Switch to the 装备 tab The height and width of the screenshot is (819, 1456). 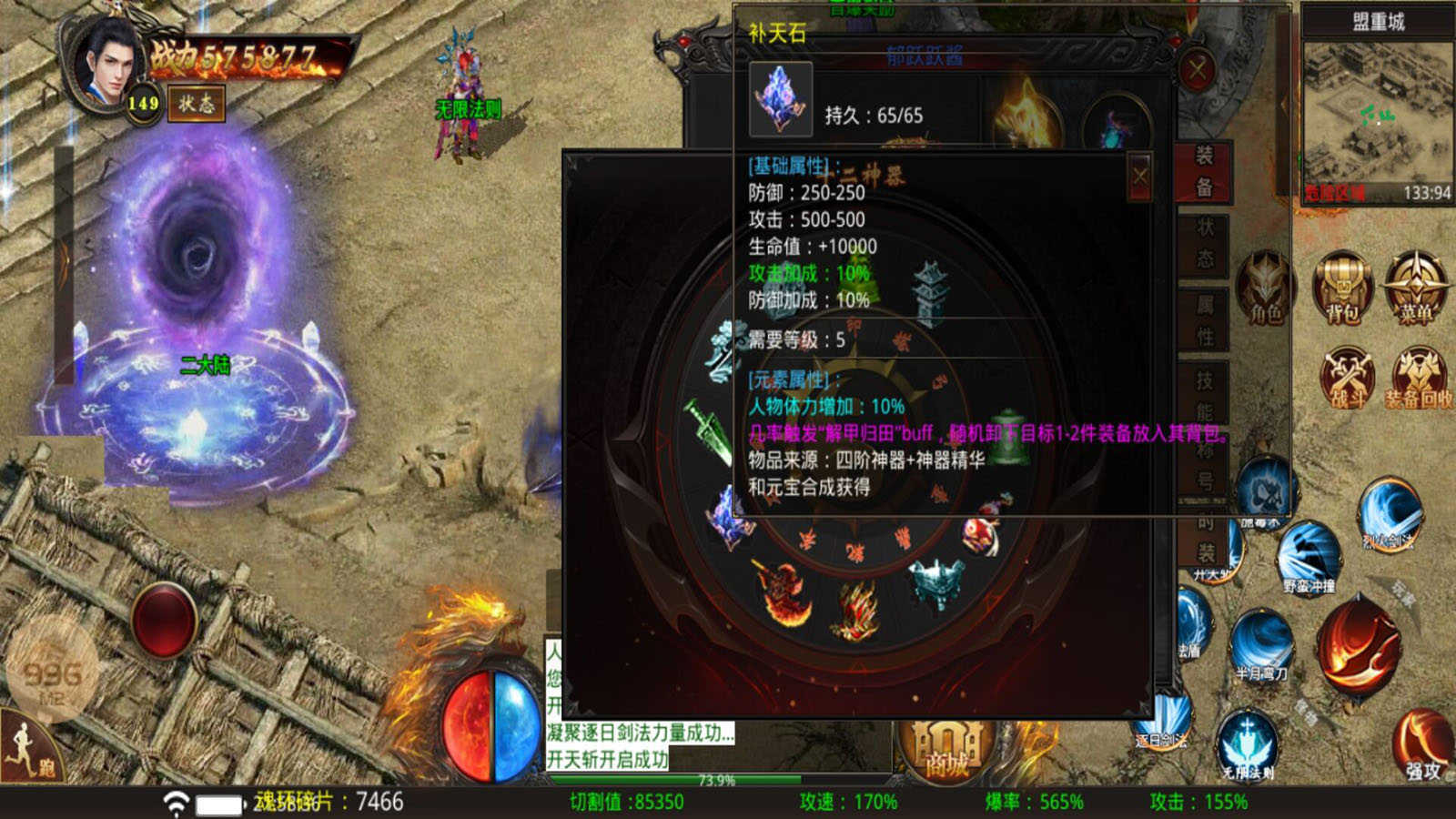point(1204,171)
